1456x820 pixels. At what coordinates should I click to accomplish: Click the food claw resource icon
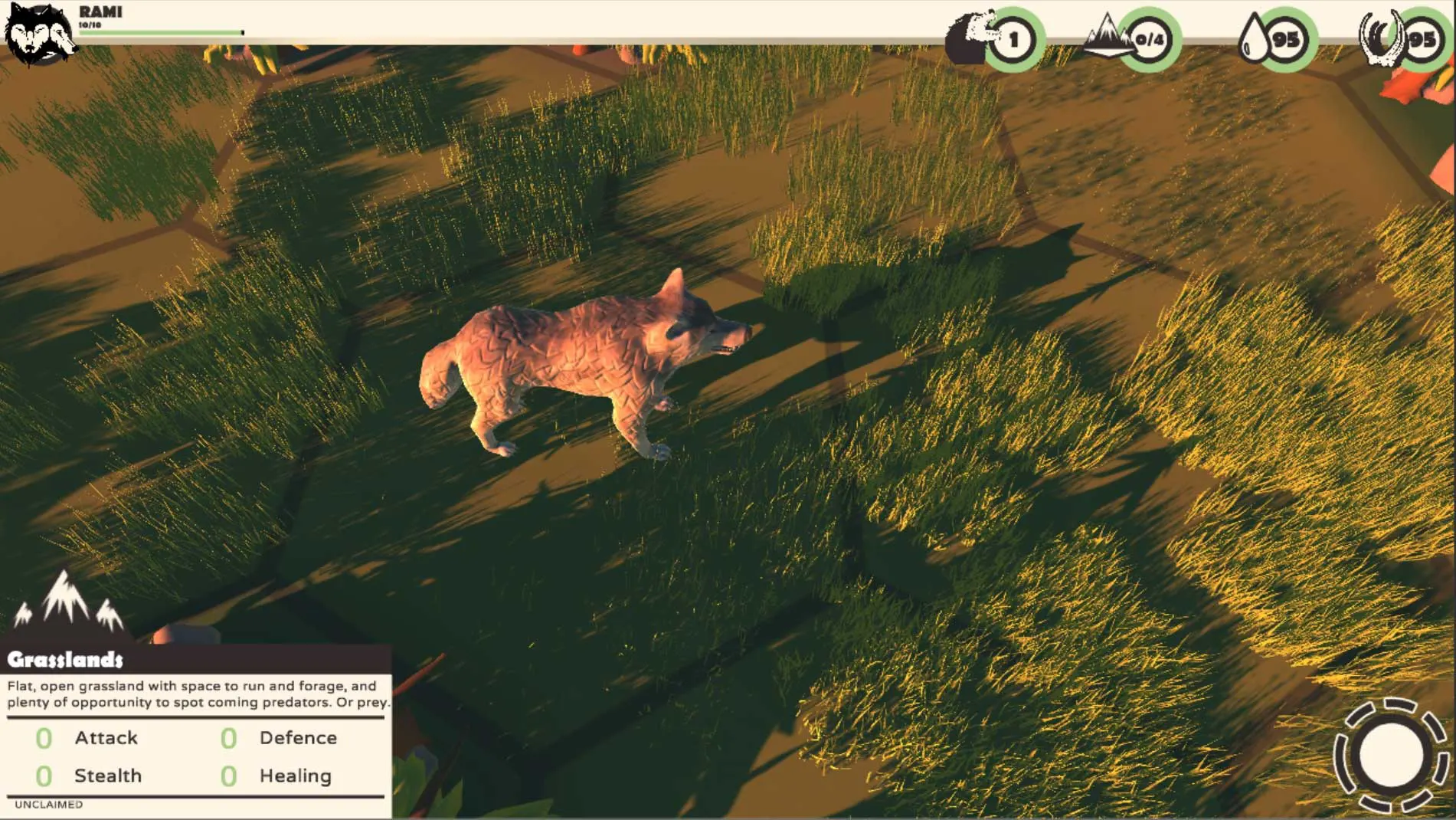[1381, 38]
